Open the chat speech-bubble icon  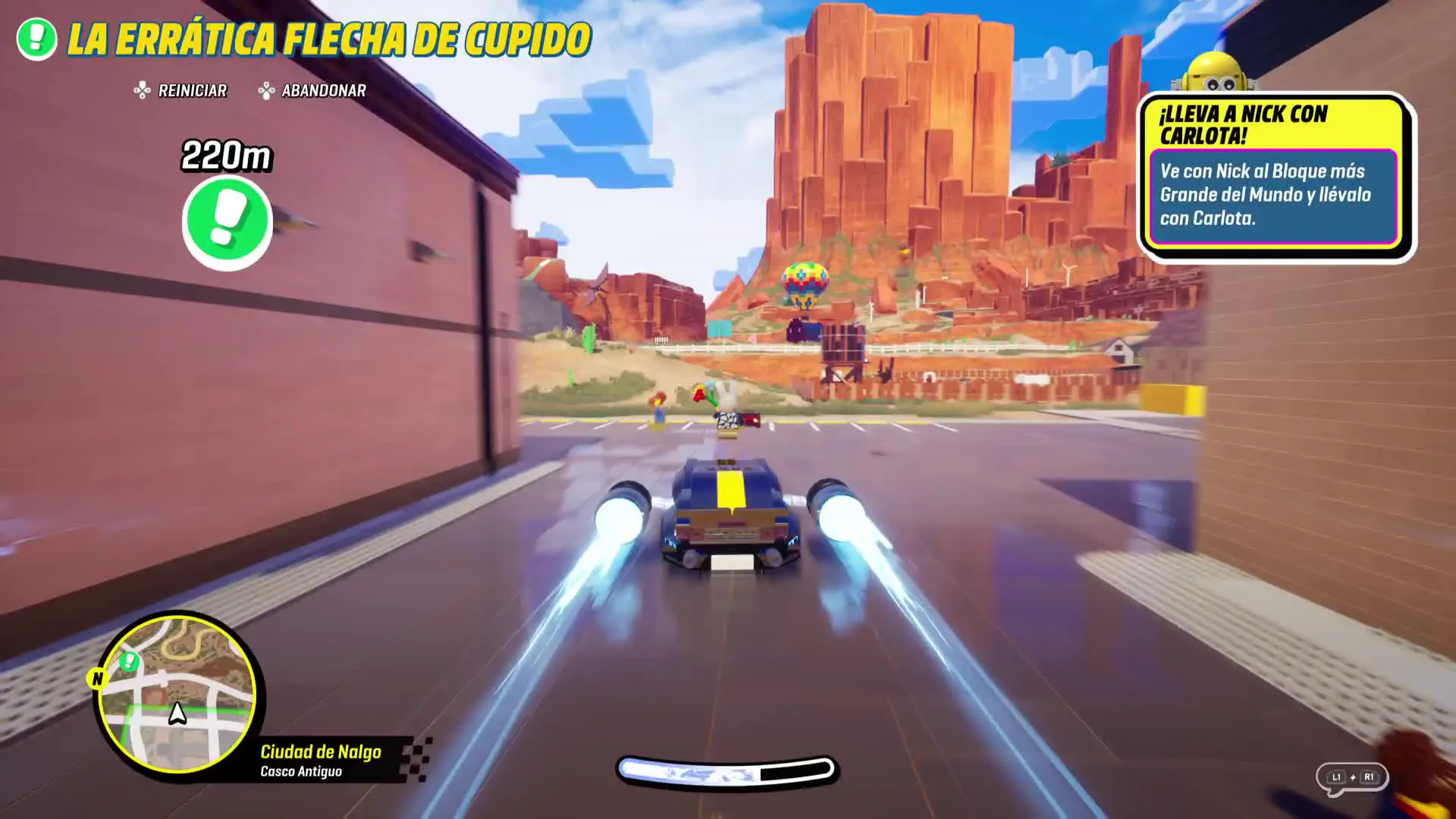(x=1351, y=778)
